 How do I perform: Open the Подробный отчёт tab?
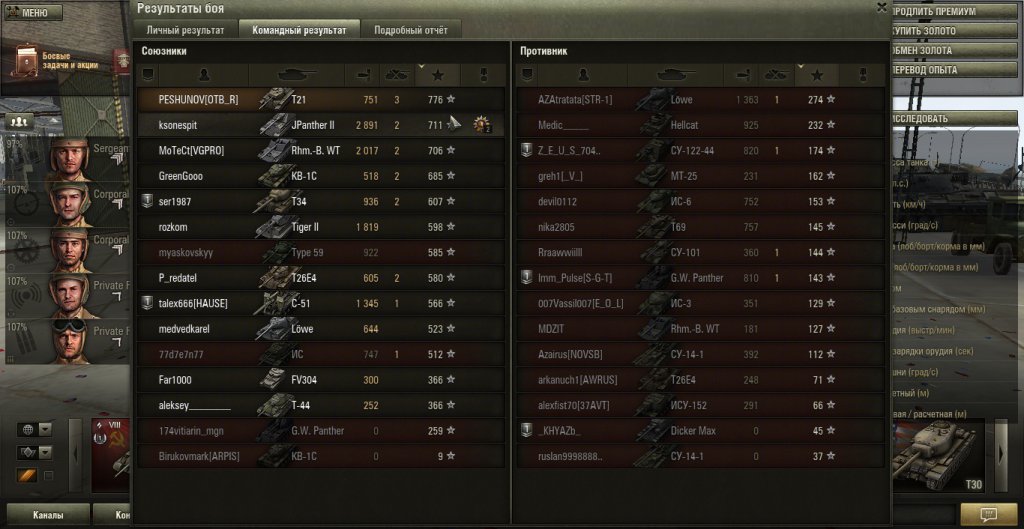point(410,30)
